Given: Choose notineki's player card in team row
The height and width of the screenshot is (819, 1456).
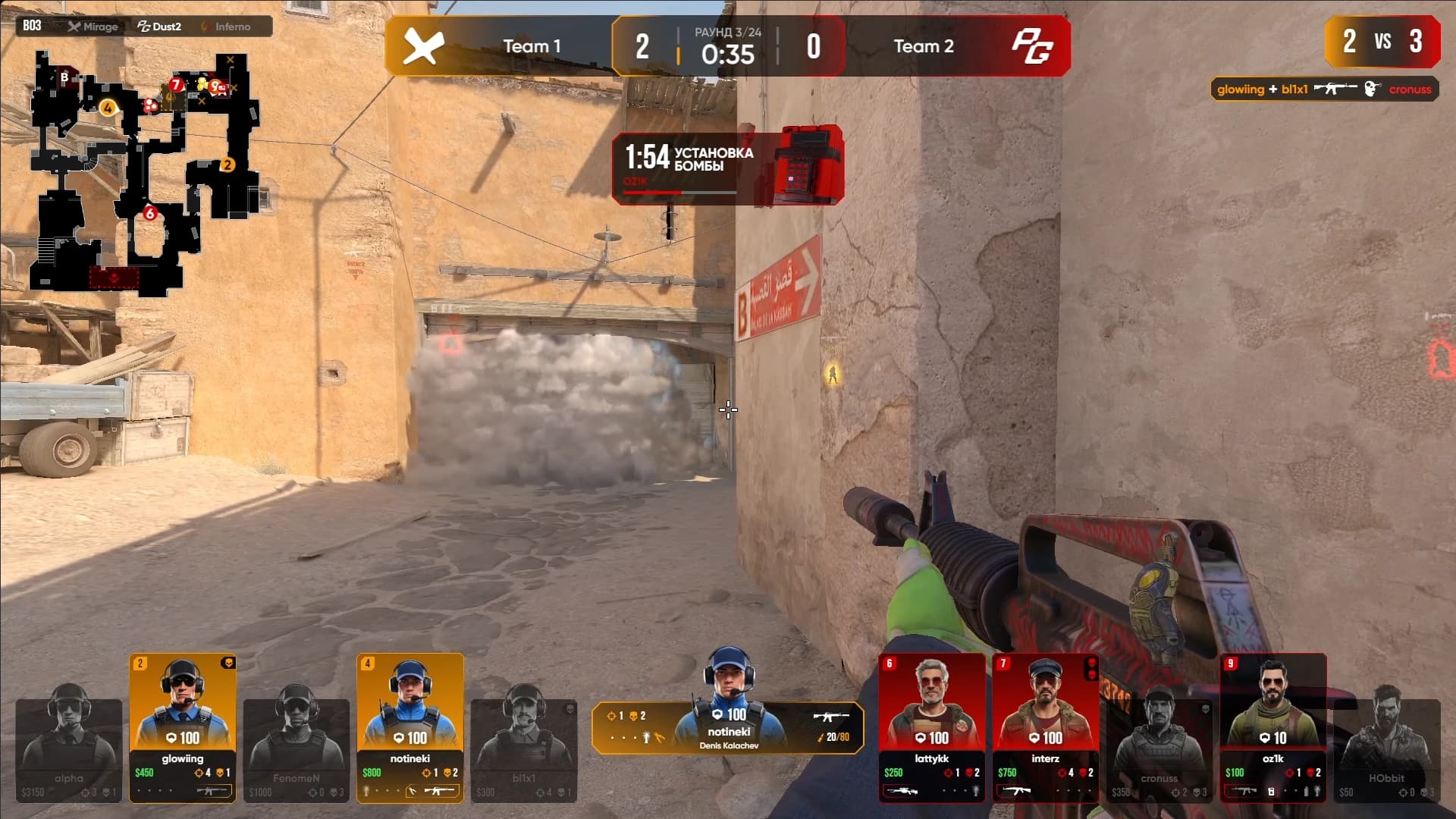Looking at the screenshot, I should click(410, 726).
